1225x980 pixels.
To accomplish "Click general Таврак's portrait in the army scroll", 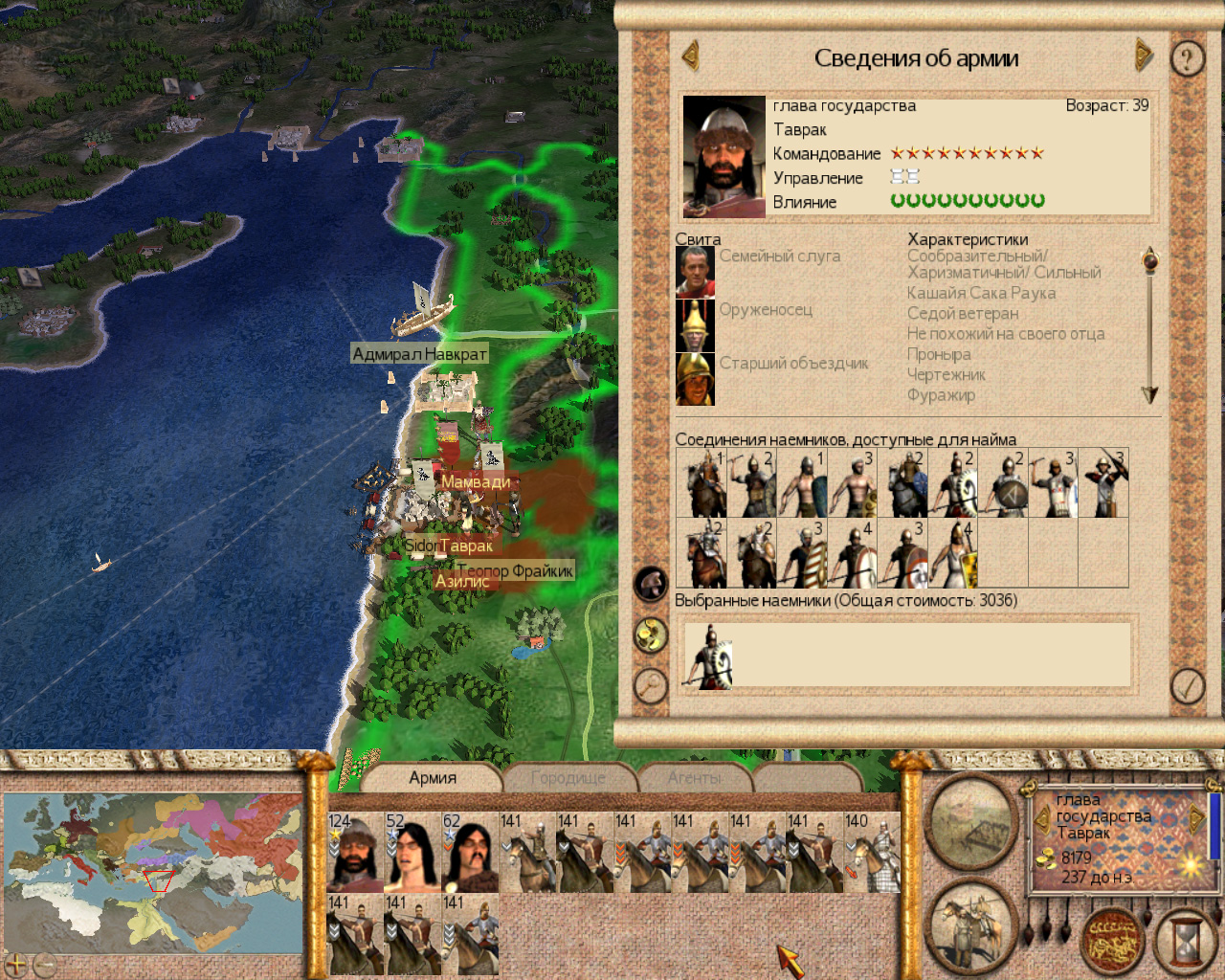I will point(724,157).
